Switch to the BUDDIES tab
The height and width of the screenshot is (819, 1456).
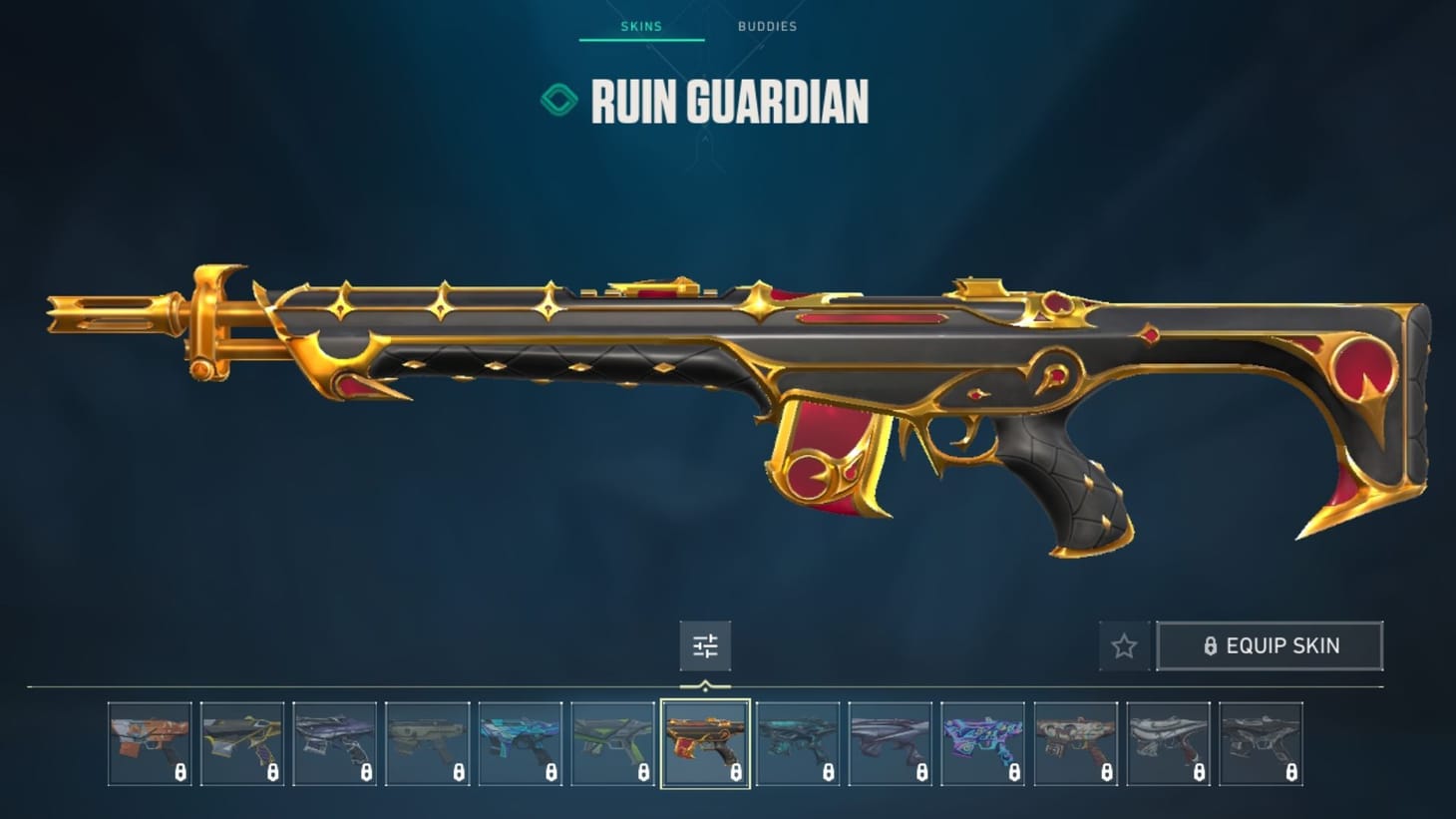(x=766, y=27)
